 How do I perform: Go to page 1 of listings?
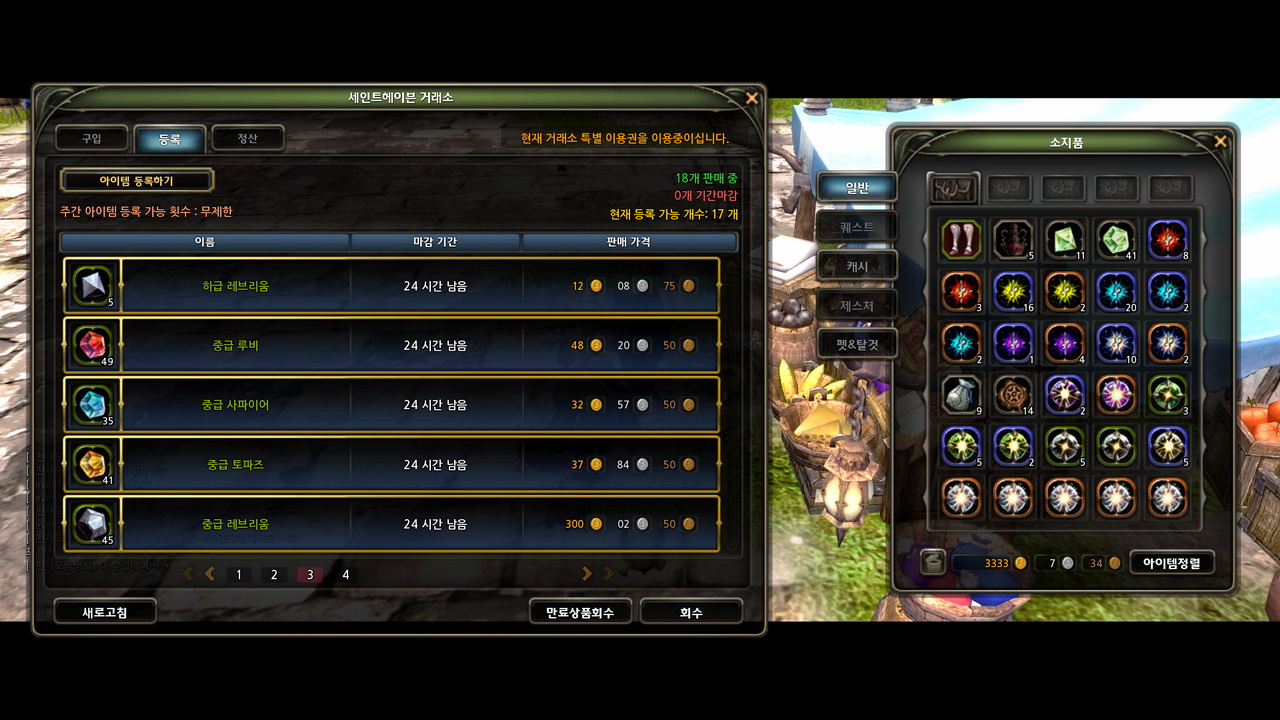tap(239, 575)
